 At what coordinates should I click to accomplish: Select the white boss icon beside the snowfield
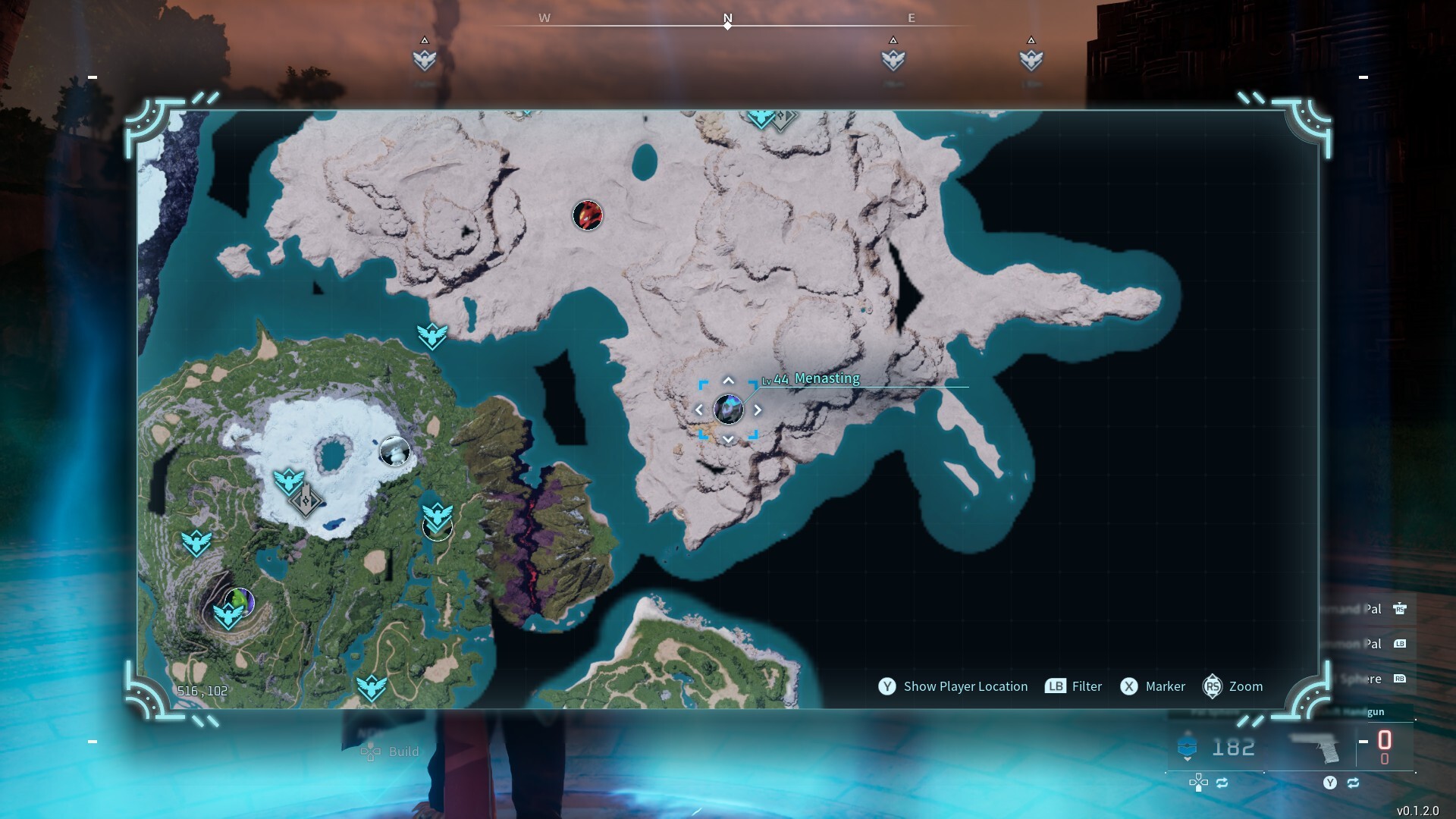pyautogui.click(x=394, y=452)
